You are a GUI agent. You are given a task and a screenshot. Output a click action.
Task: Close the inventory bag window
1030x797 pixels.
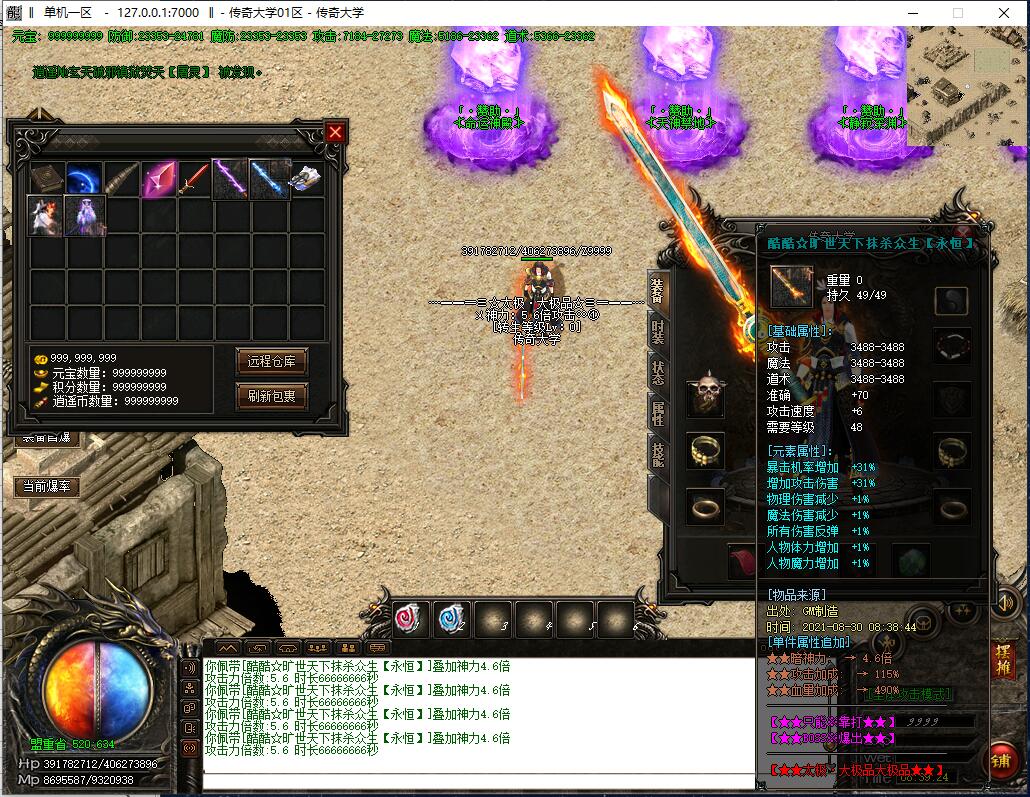click(x=335, y=132)
